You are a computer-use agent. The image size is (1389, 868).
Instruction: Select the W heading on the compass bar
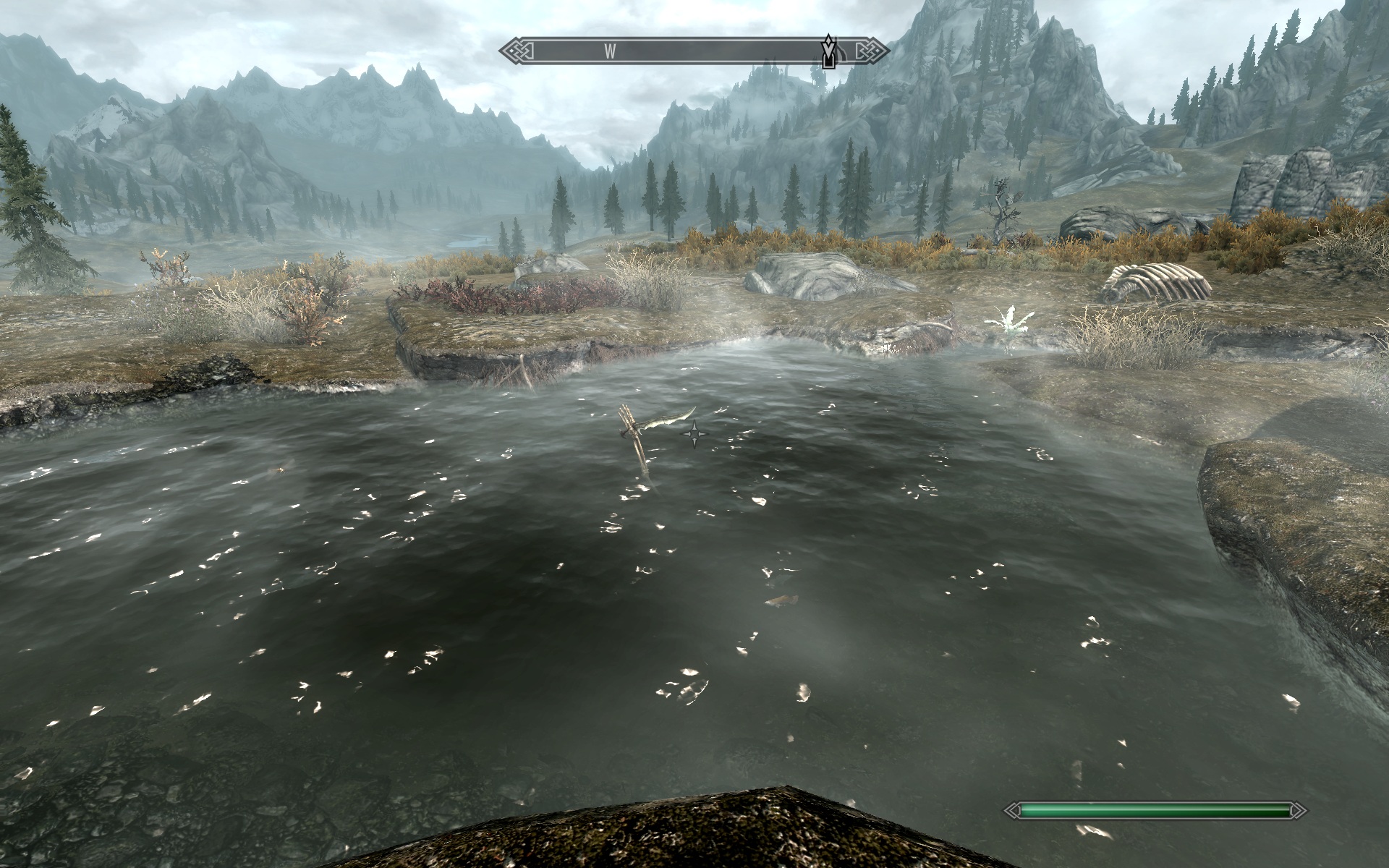point(610,51)
